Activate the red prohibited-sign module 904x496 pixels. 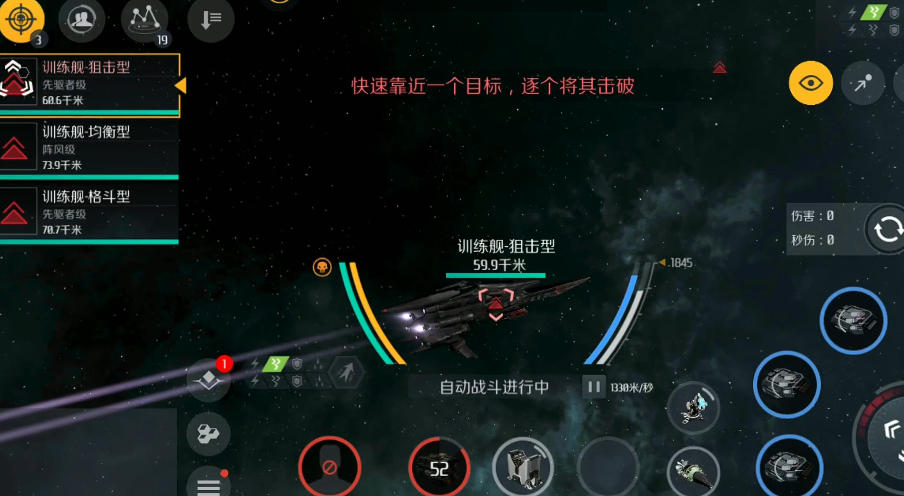click(329, 467)
